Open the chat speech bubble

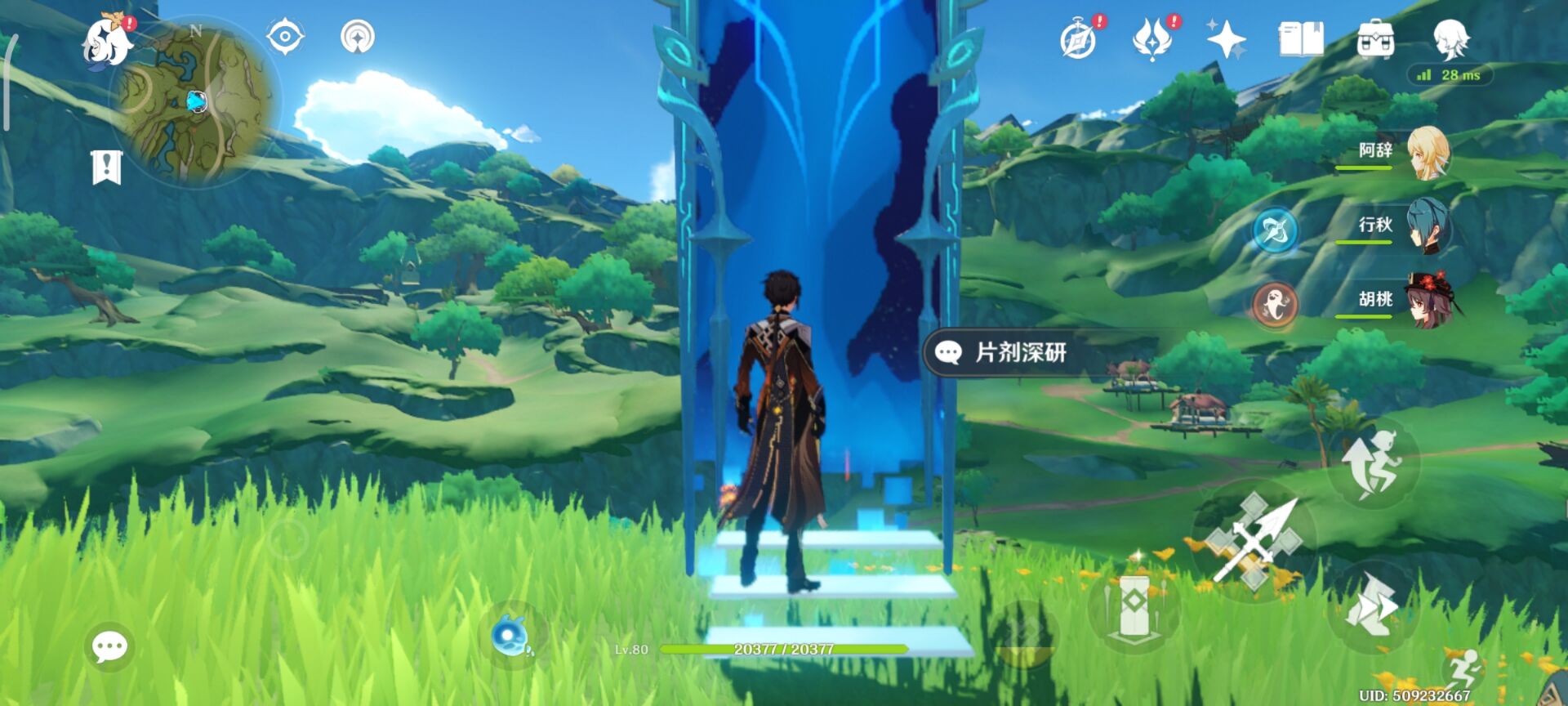click(x=109, y=647)
